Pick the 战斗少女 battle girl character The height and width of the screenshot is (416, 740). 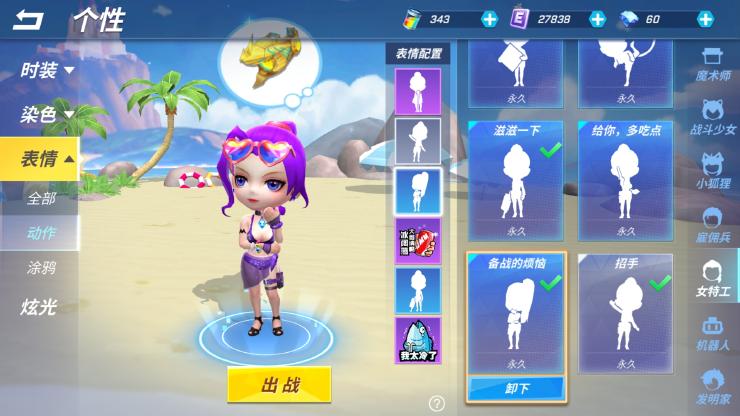(x=714, y=118)
